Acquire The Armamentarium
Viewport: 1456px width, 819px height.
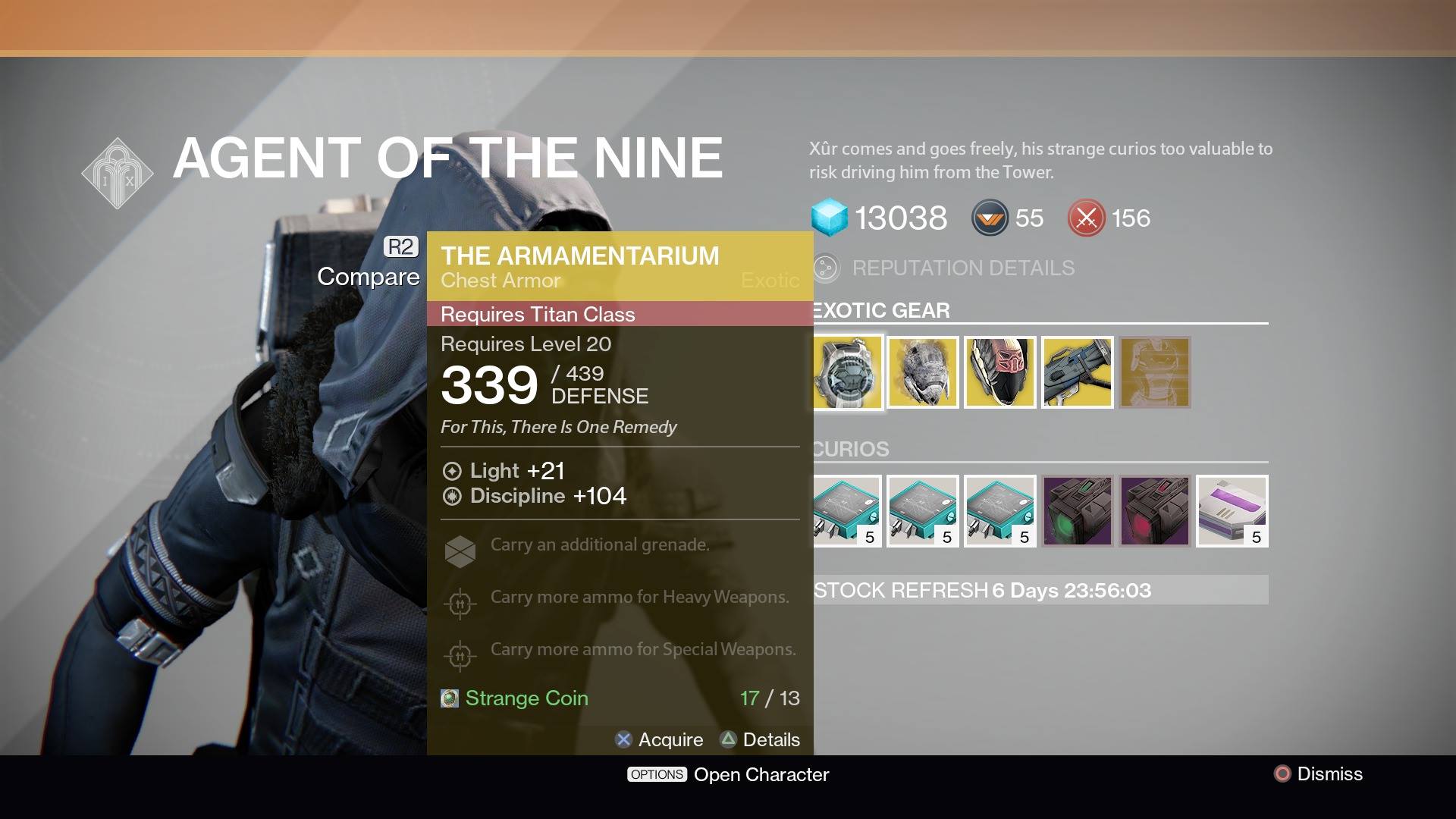(660, 739)
